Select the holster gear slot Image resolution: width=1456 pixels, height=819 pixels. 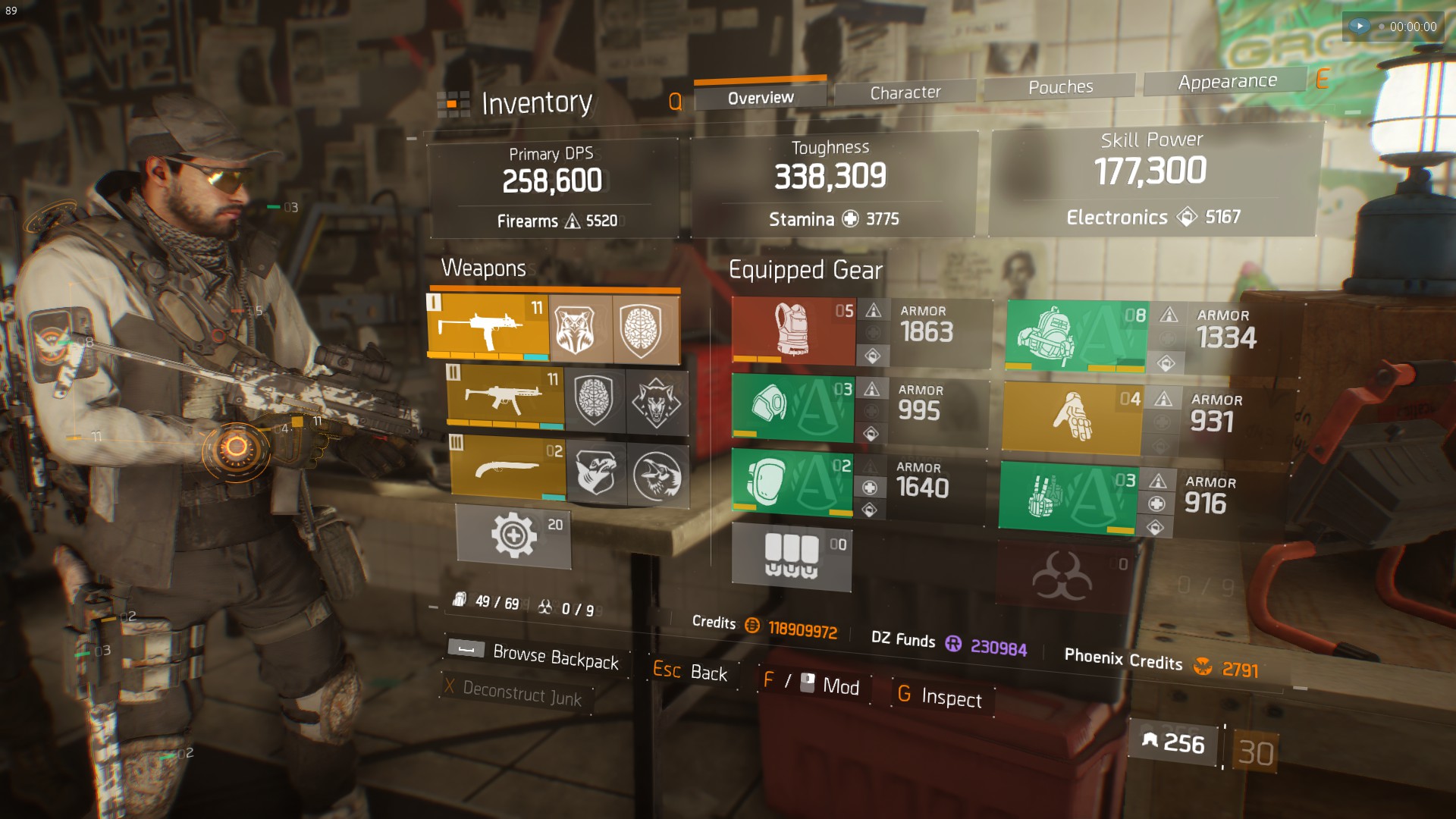pyautogui.click(x=1068, y=497)
